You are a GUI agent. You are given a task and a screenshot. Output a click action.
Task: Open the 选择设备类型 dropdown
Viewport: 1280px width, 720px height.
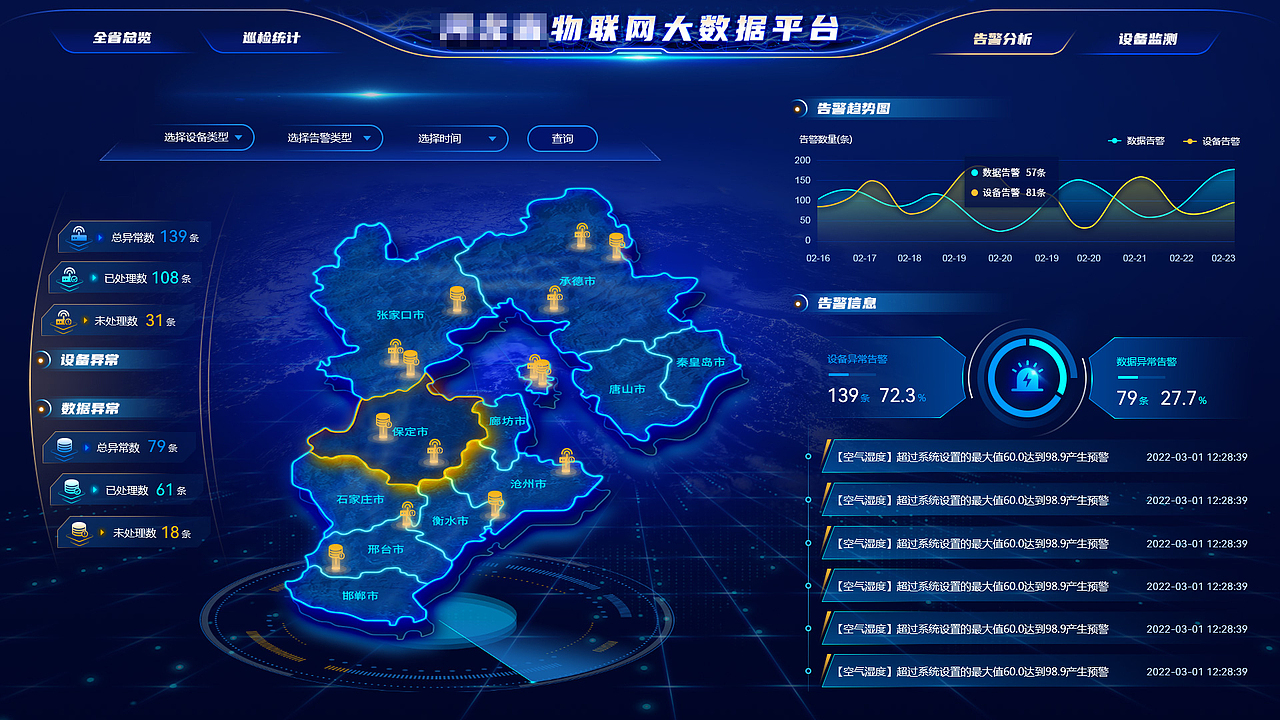(200, 138)
